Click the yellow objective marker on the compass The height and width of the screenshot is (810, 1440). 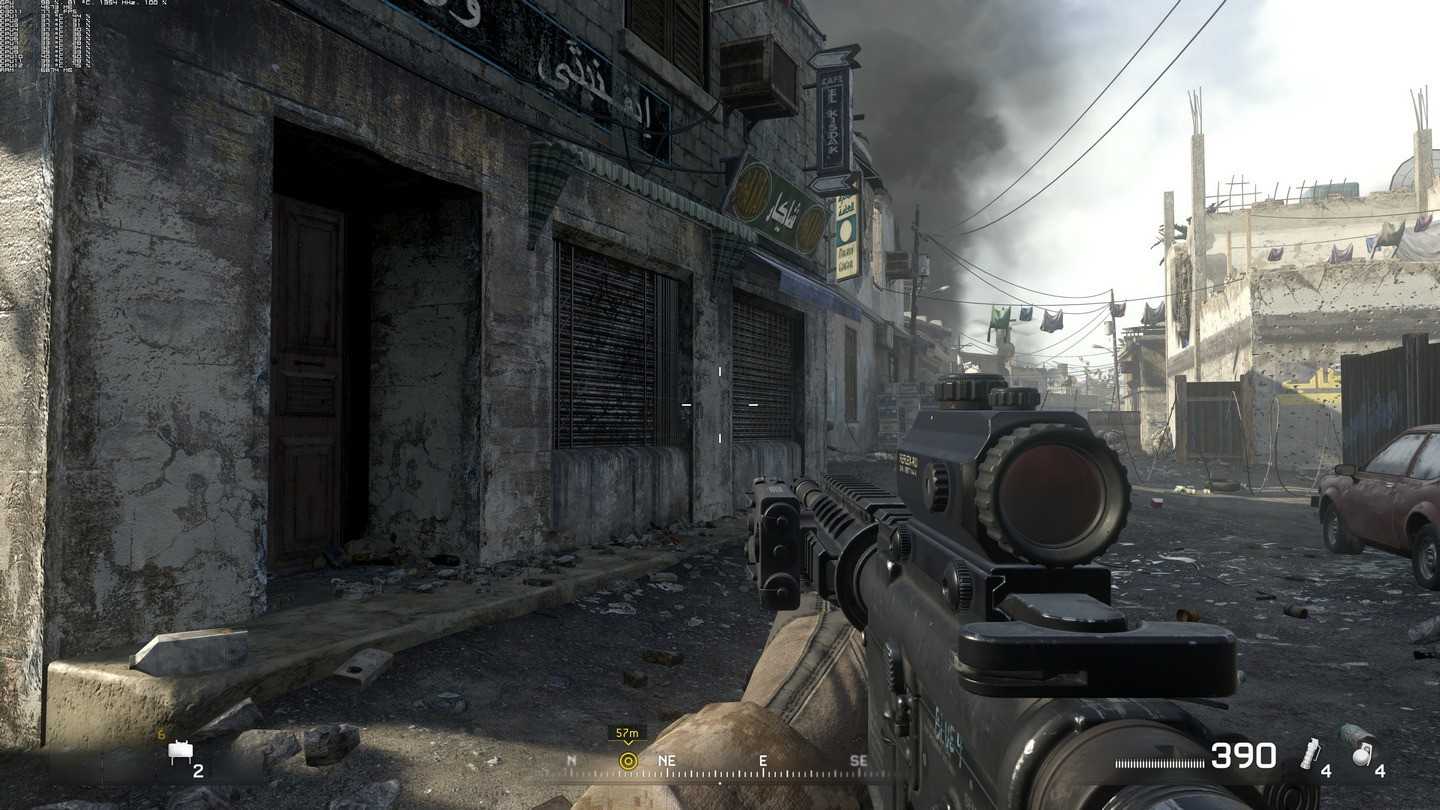(628, 761)
